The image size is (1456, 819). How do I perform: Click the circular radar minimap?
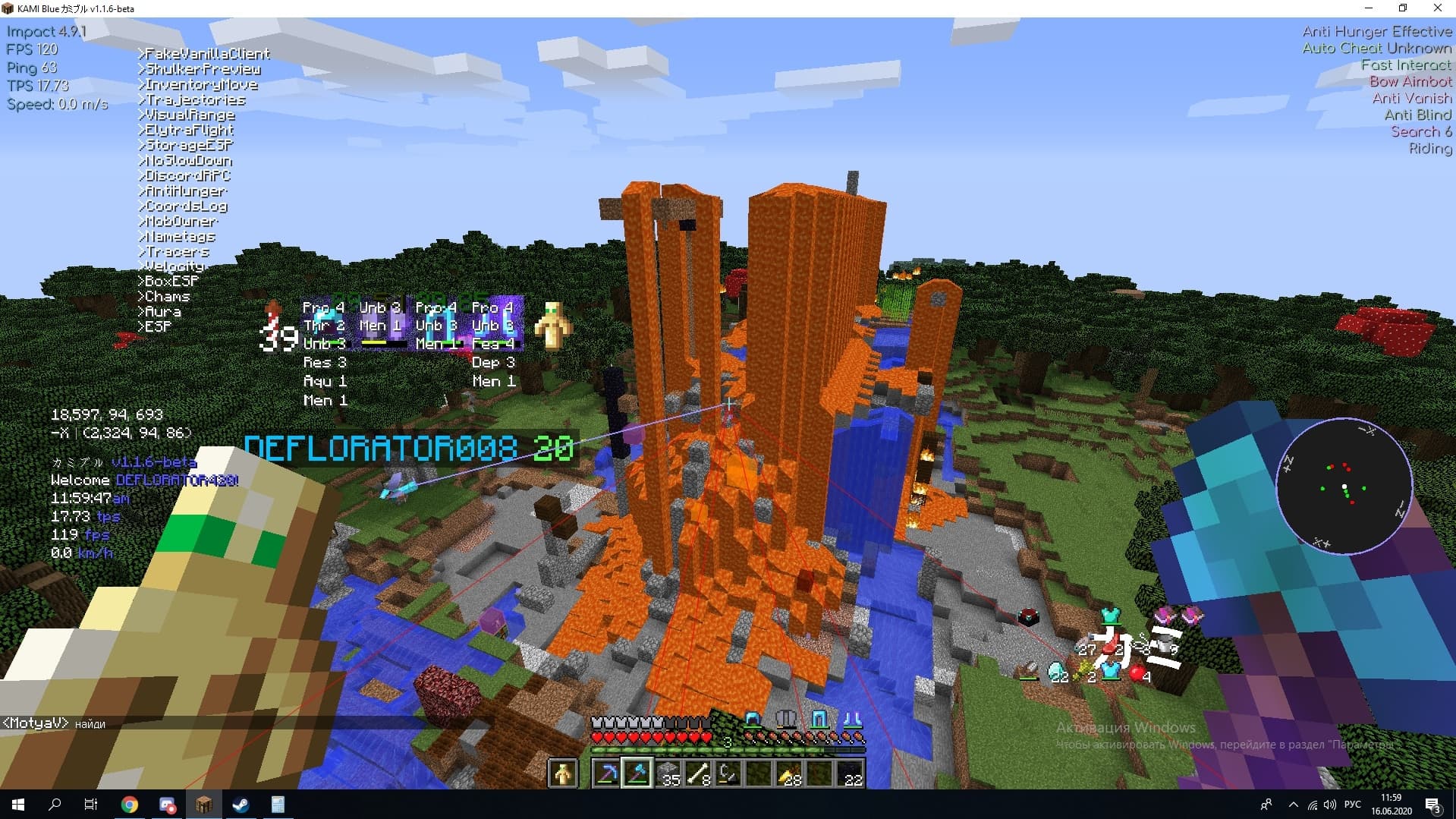[1344, 487]
